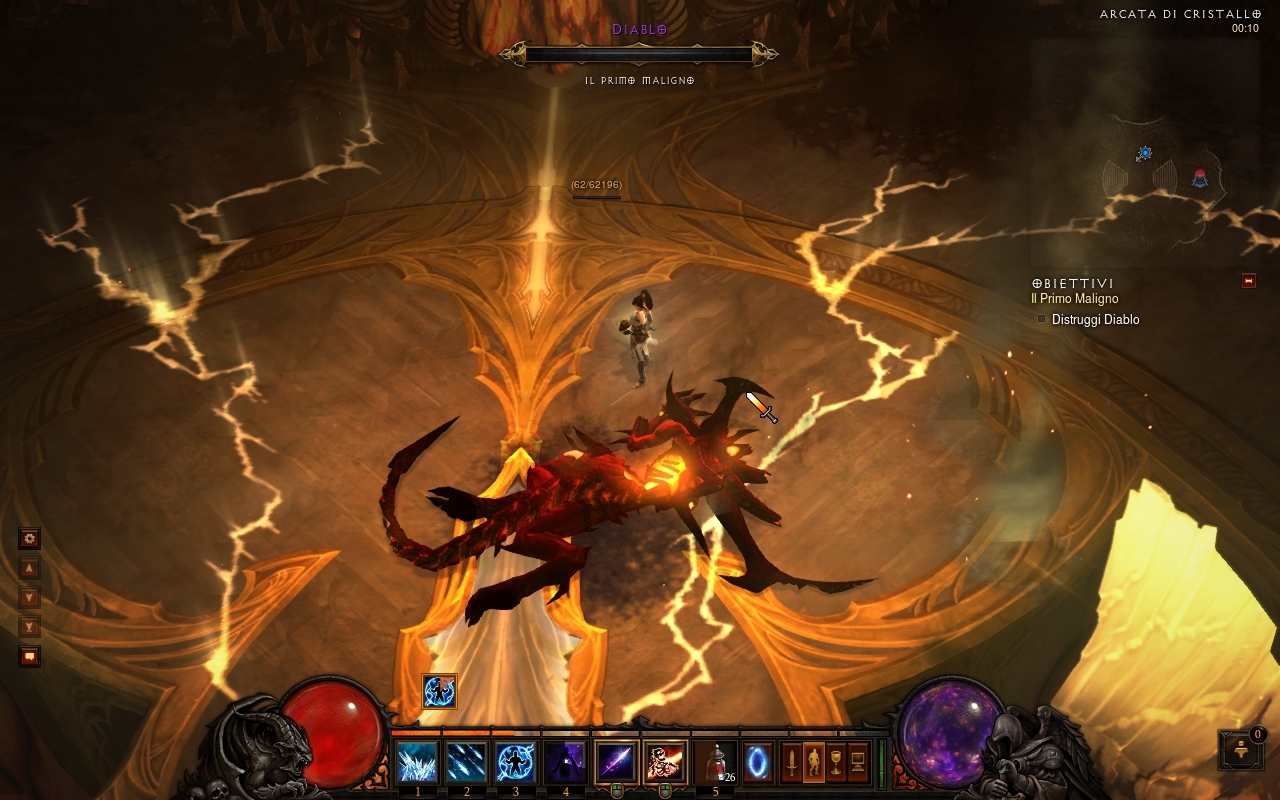
Task: Select the fiery skeleton right-mouse skill
Action: (x=664, y=763)
